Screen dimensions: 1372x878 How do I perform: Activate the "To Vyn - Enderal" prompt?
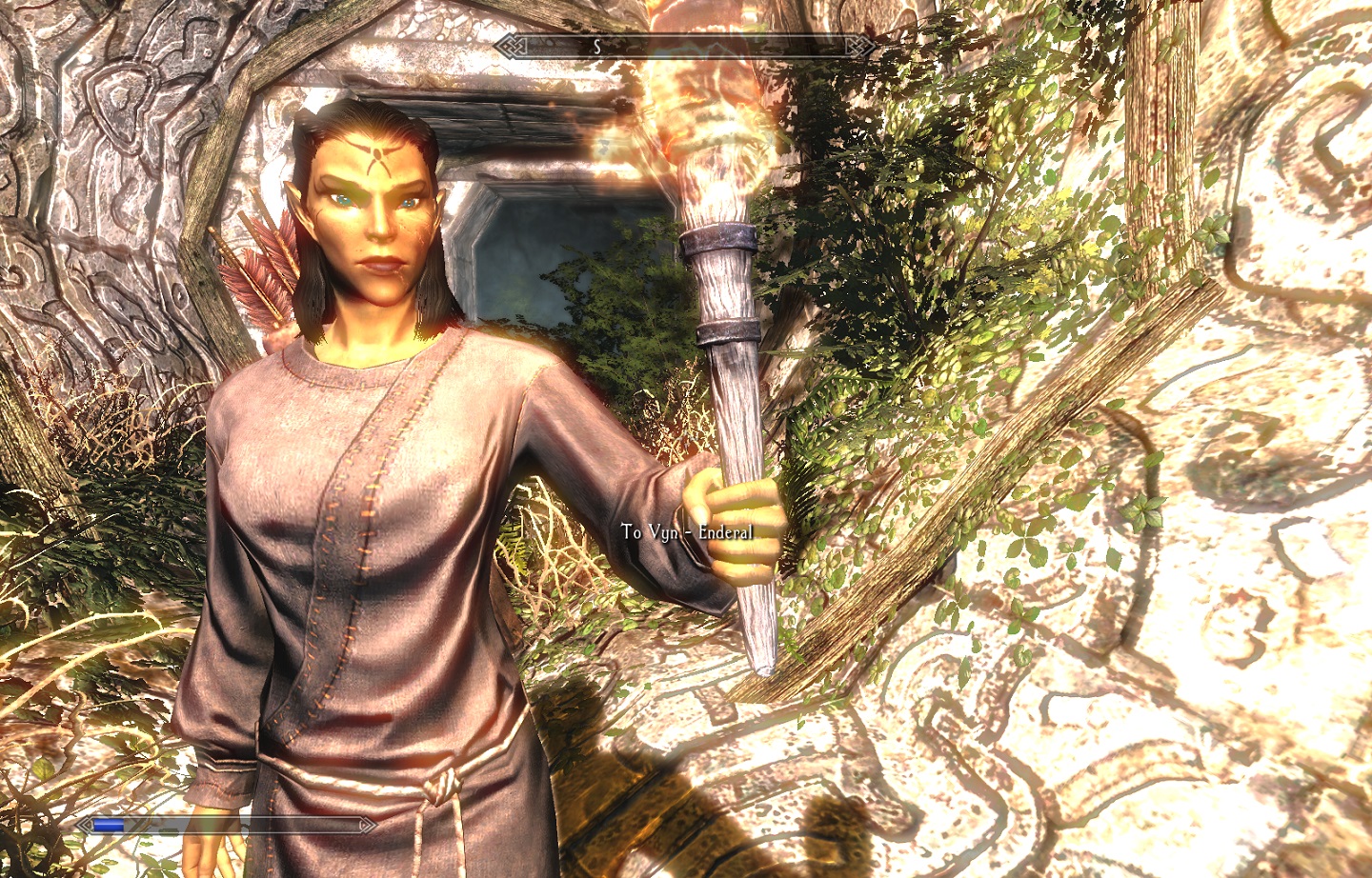tap(686, 532)
